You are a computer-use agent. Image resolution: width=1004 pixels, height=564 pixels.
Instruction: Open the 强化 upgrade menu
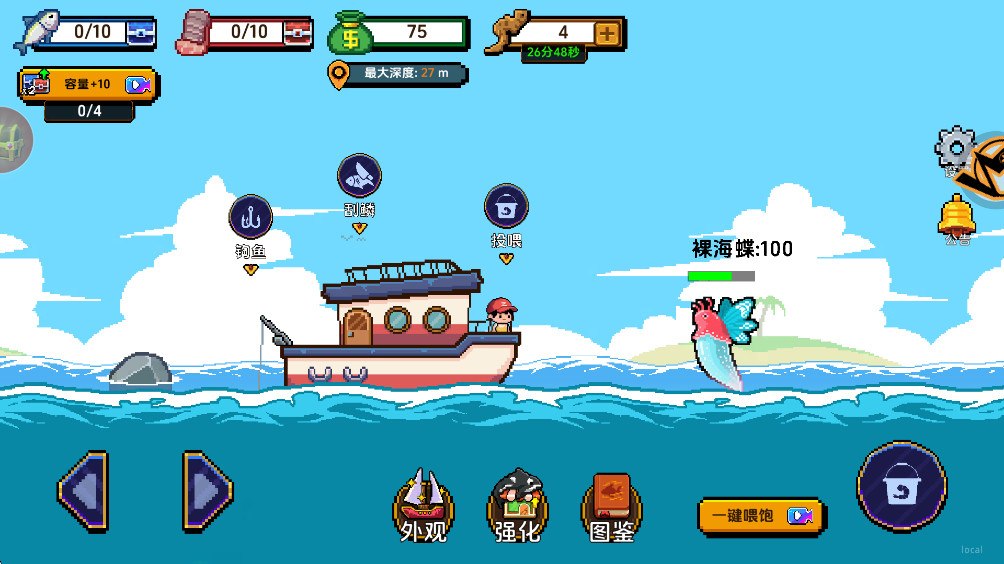pos(517,504)
